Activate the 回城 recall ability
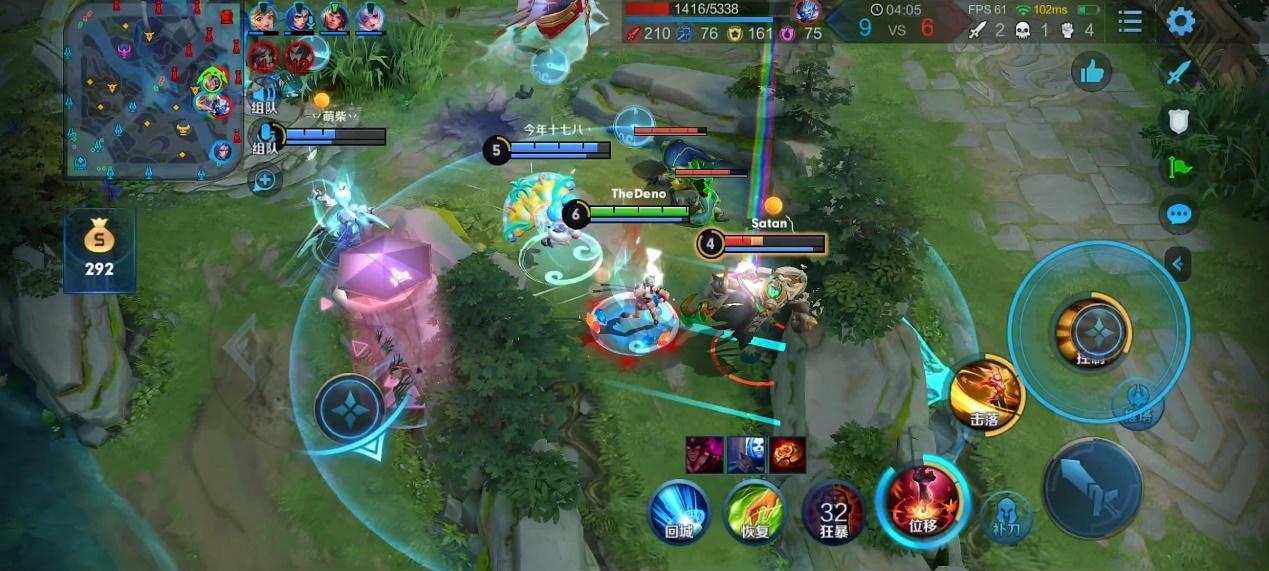This screenshot has width=1269, height=571. (679, 511)
